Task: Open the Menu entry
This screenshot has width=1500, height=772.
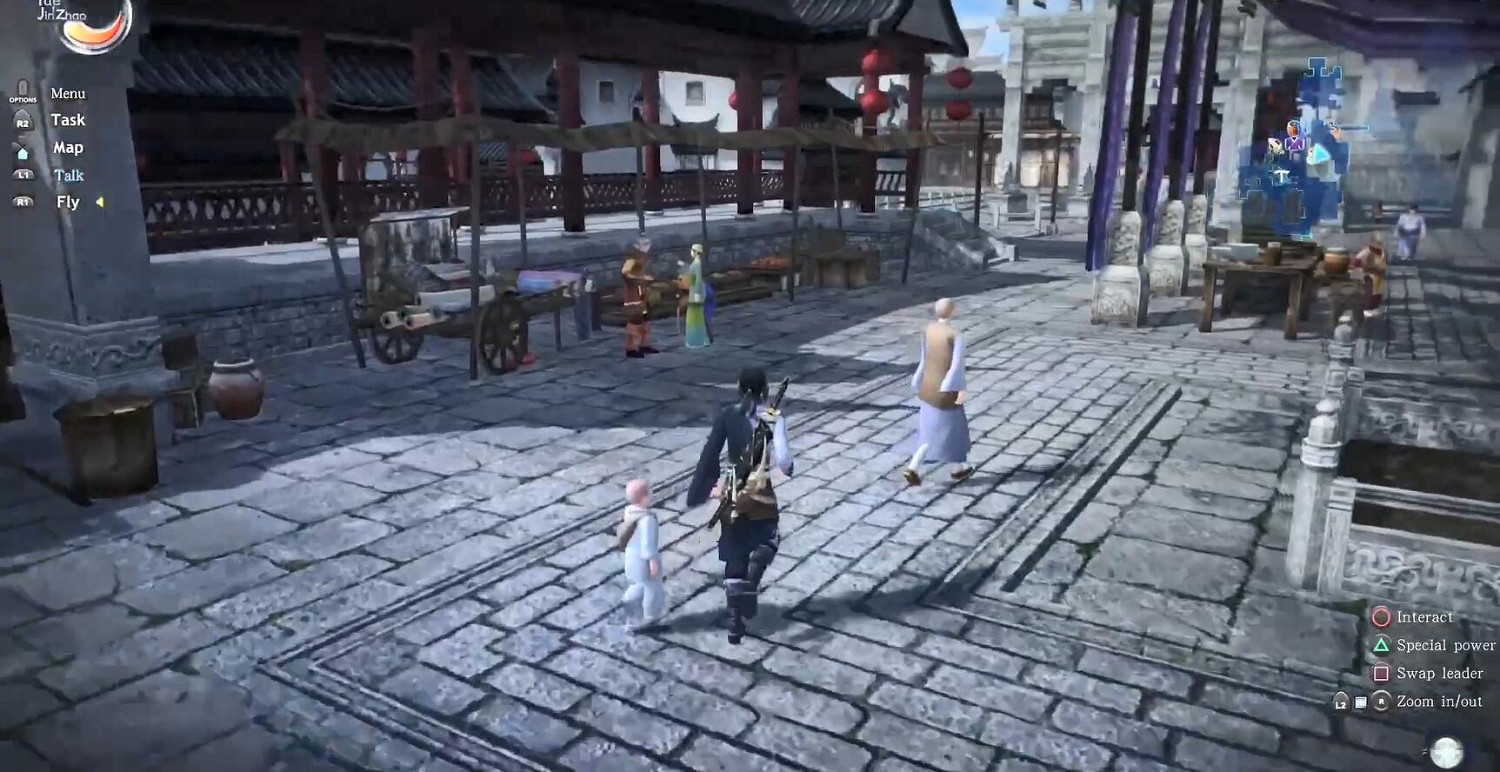Action: (68, 92)
